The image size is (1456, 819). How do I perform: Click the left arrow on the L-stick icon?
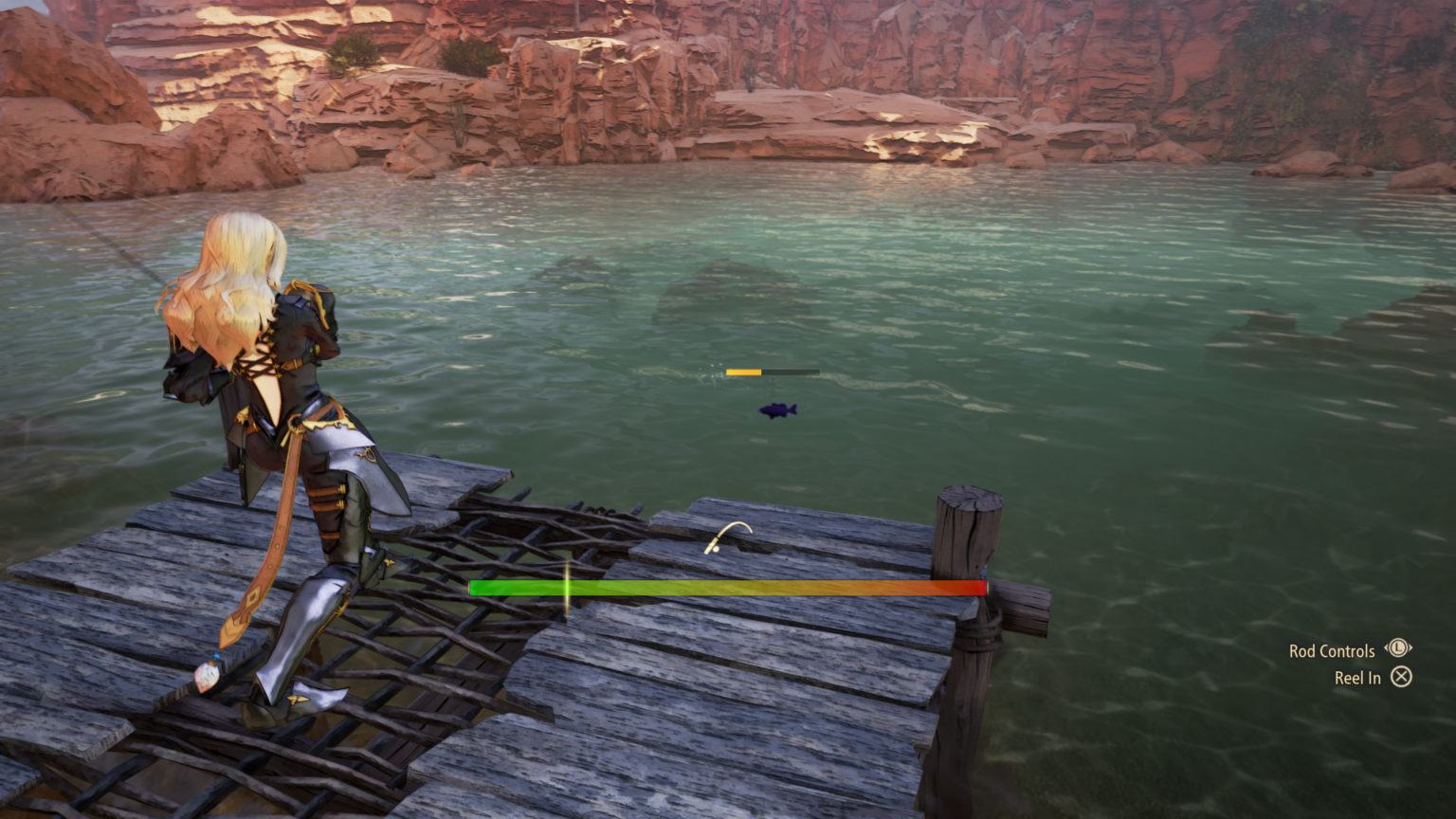(x=1387, y=647)
